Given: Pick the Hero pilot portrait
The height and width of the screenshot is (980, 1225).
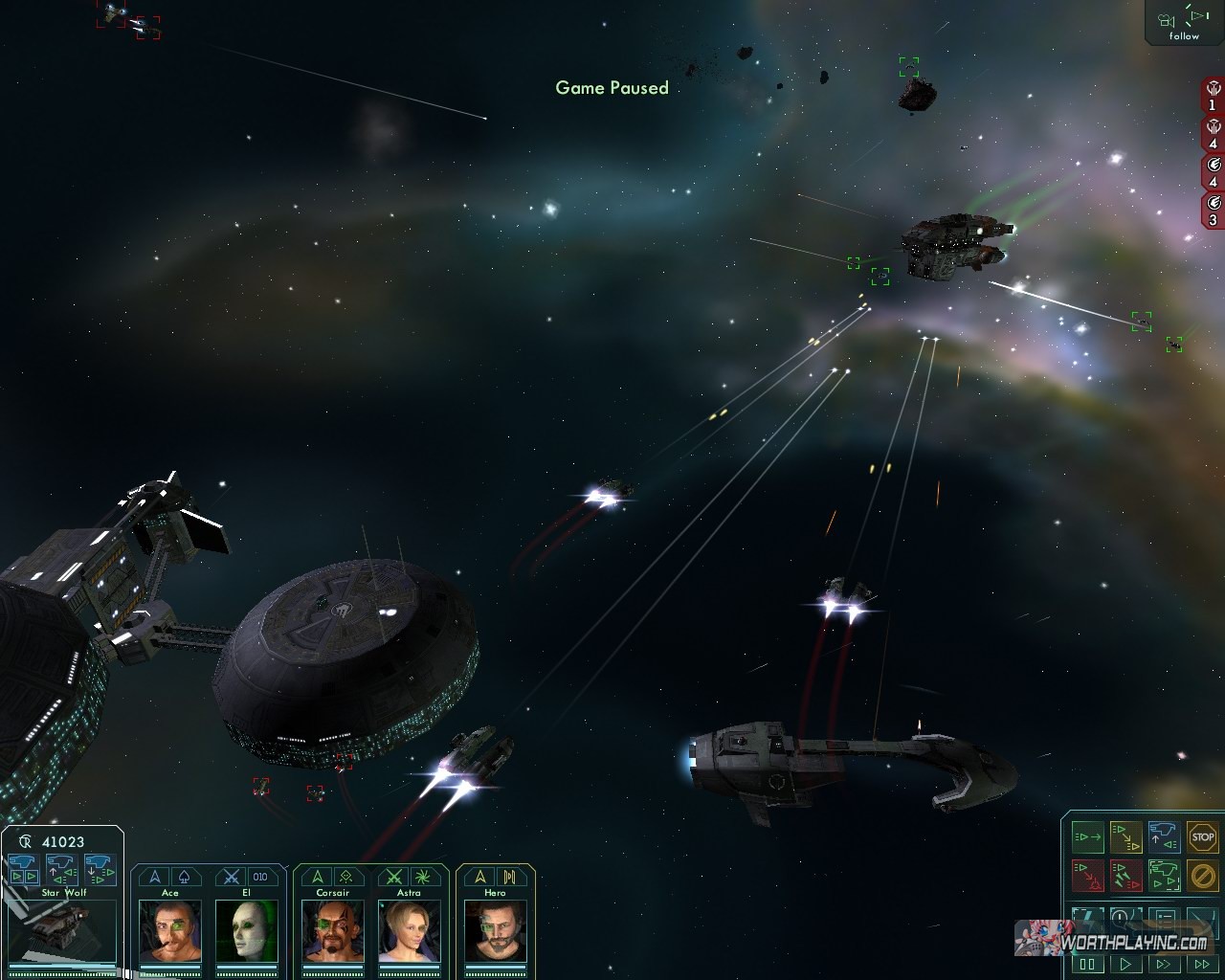Looking at the screenshot, I should pos(495,930).
